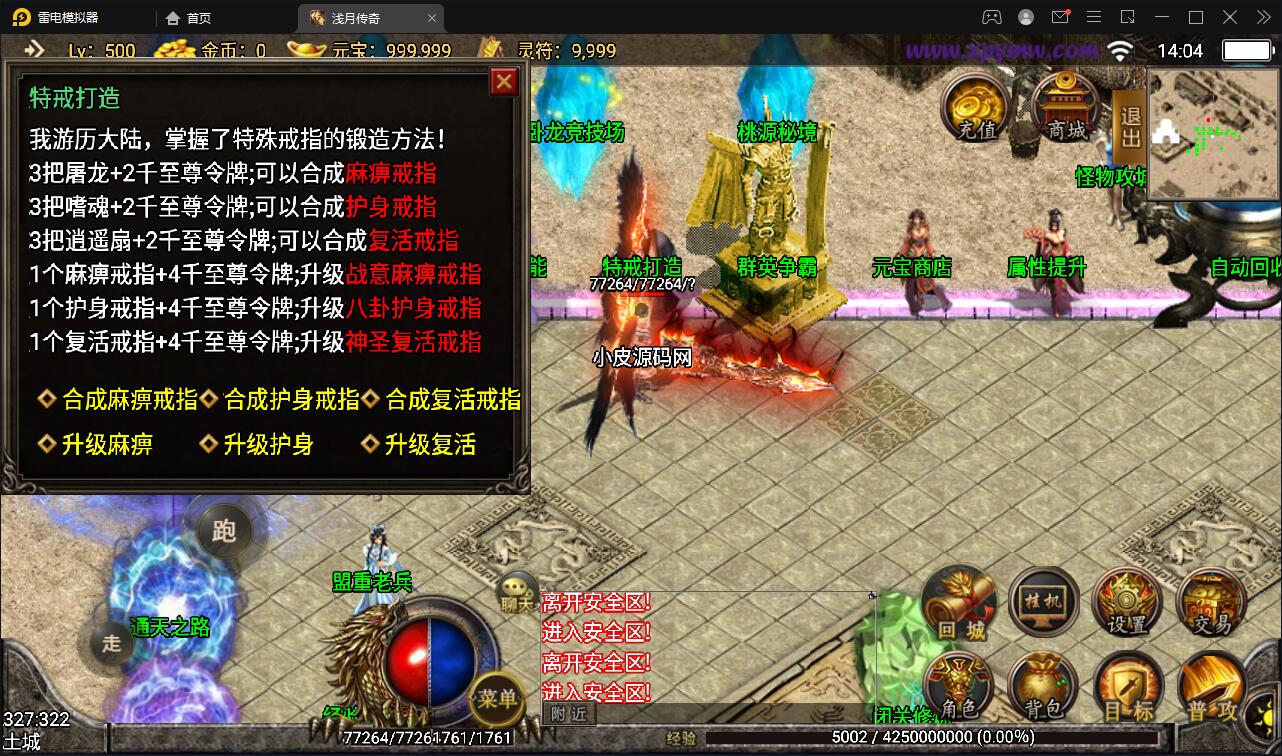
Task: Open the 附近 chat channel selector
Action: (568, 713)
